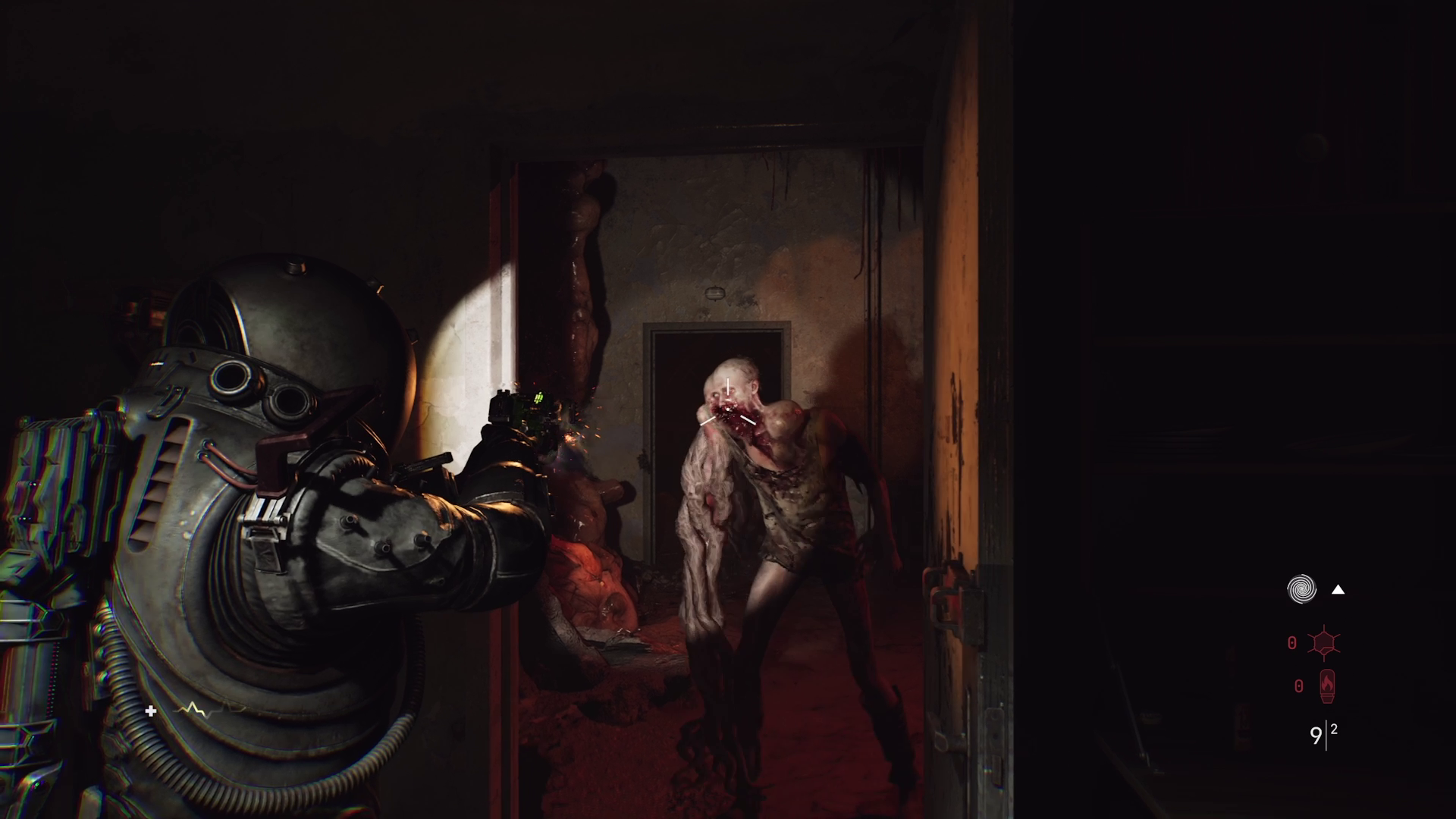Select the red hexagon mine icon
The image size is (1456, 819).
pos(1325,644)
